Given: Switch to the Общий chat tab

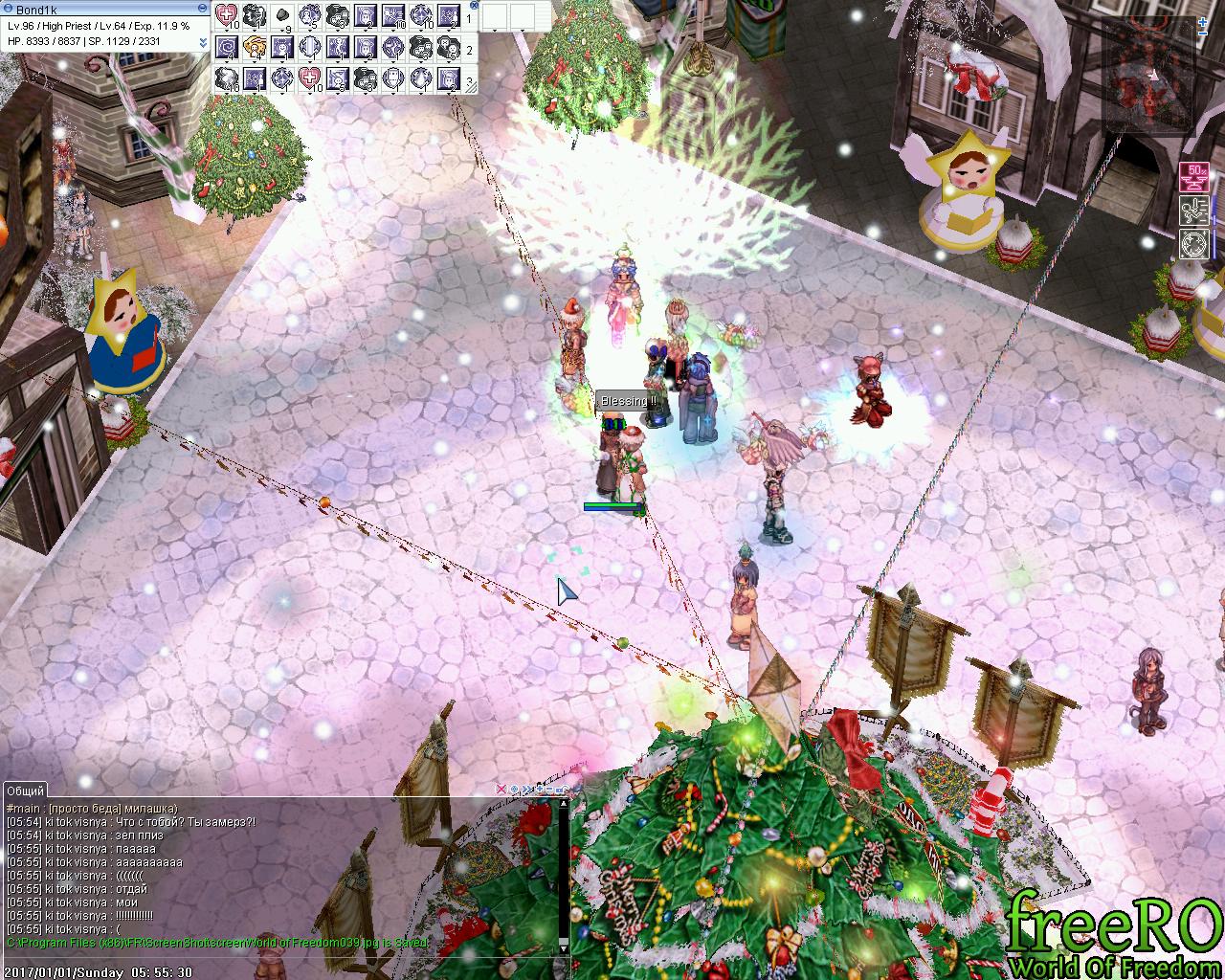Looking at the screenshot, I should click(x=25, y=791).
